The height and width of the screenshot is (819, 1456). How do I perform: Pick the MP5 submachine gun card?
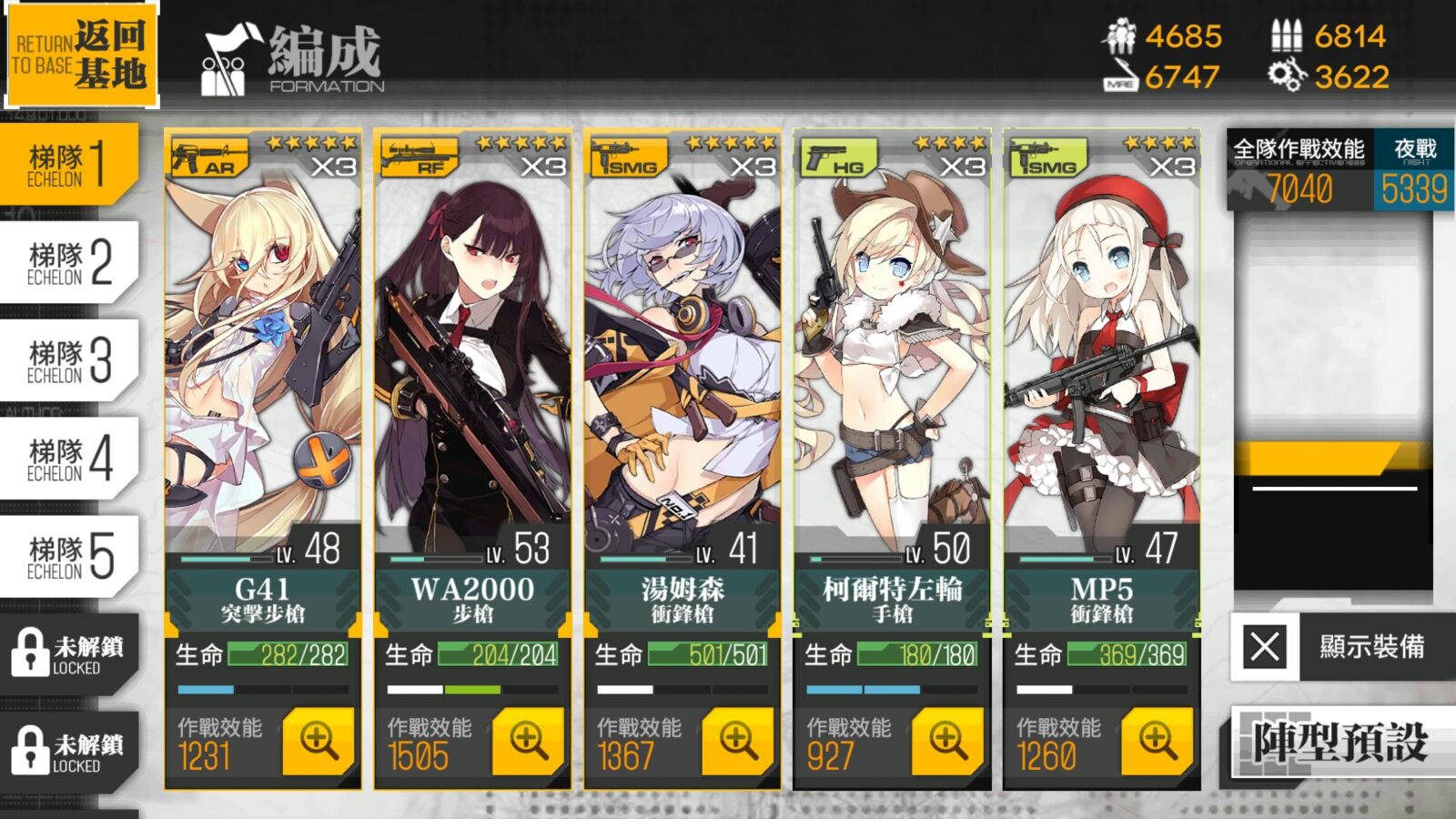click(x=1101, y=364)
